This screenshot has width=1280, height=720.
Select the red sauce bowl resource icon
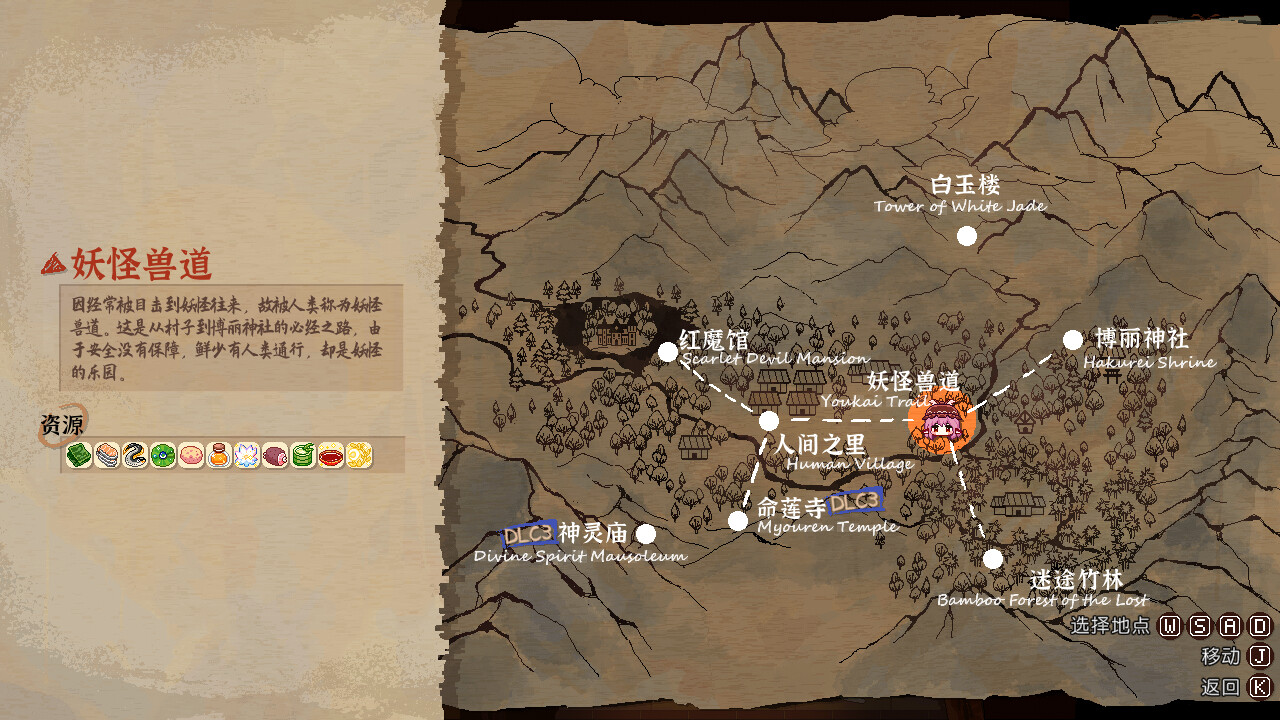pos(333,458)
